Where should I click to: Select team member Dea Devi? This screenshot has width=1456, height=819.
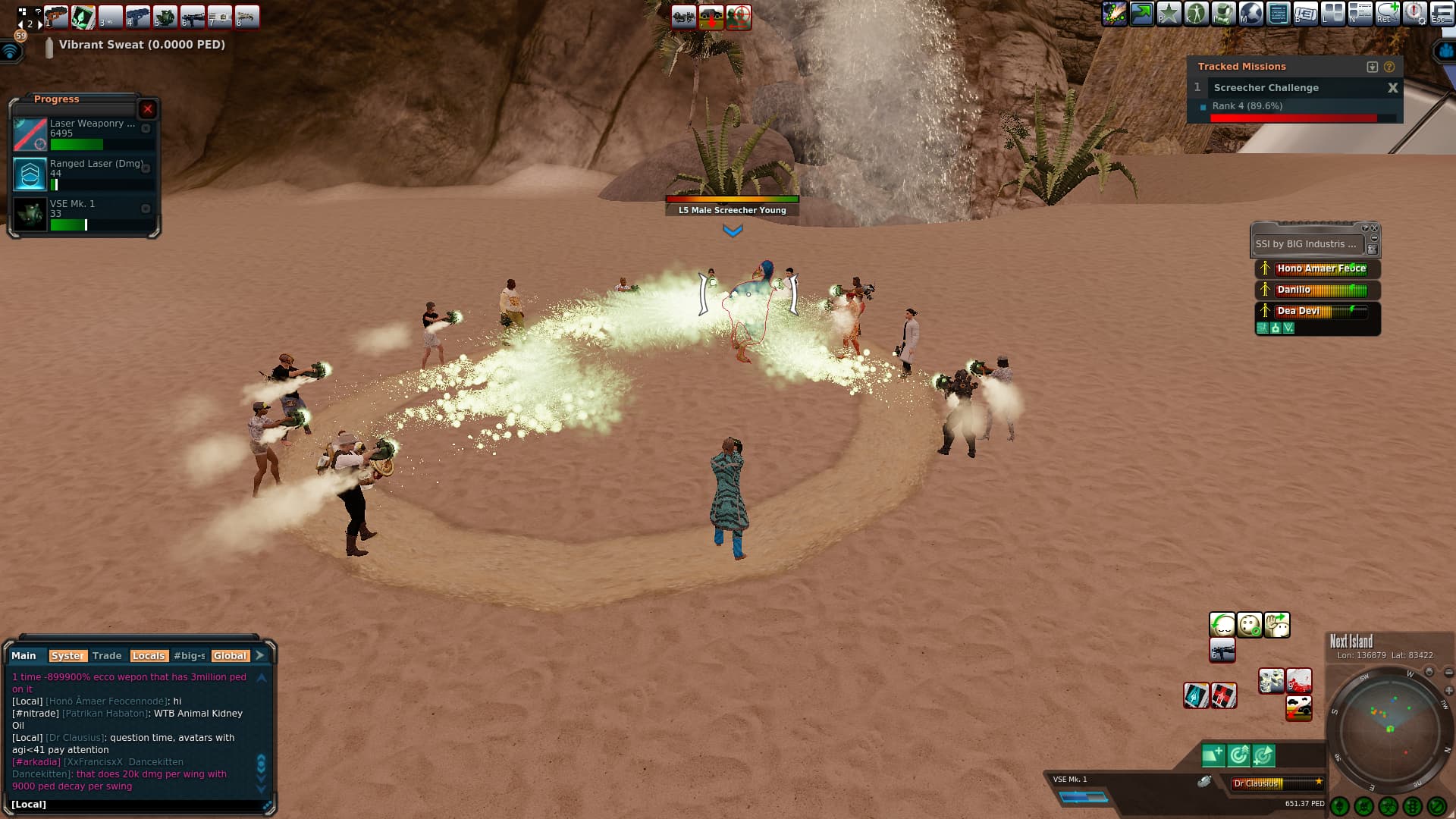[1320, 311]
